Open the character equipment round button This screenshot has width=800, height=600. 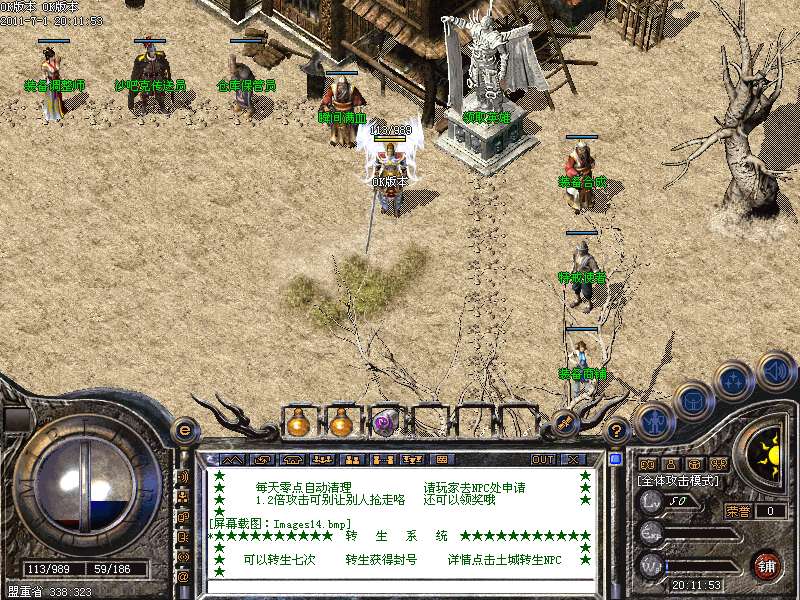pos(652,421)
